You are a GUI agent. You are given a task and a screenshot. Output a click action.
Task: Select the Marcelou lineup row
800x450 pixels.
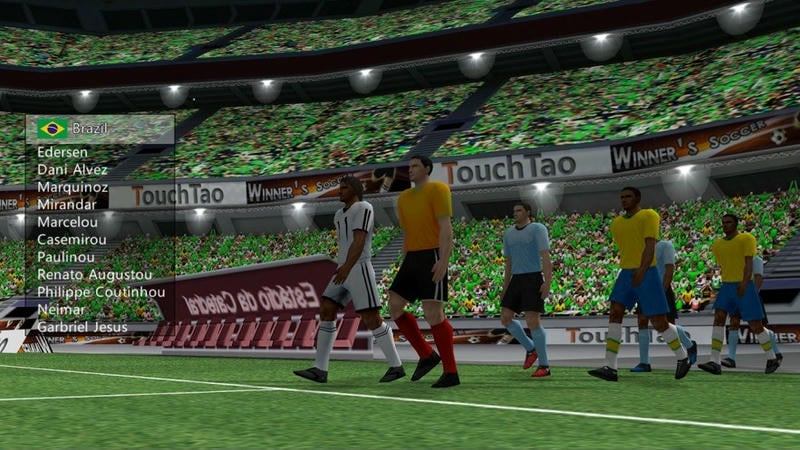point(67,222)
